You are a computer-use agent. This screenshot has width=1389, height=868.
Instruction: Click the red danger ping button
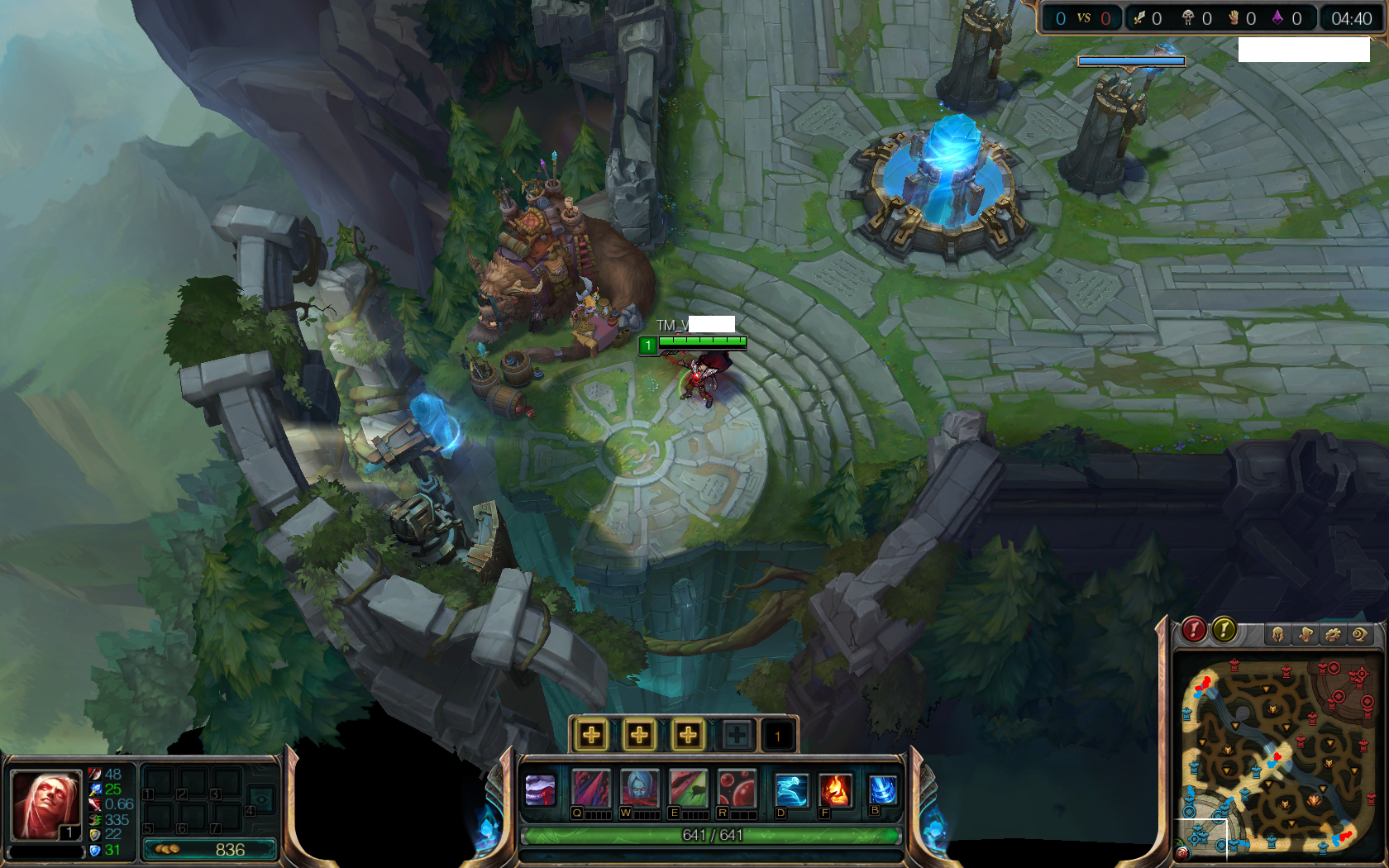[1193, 630]
